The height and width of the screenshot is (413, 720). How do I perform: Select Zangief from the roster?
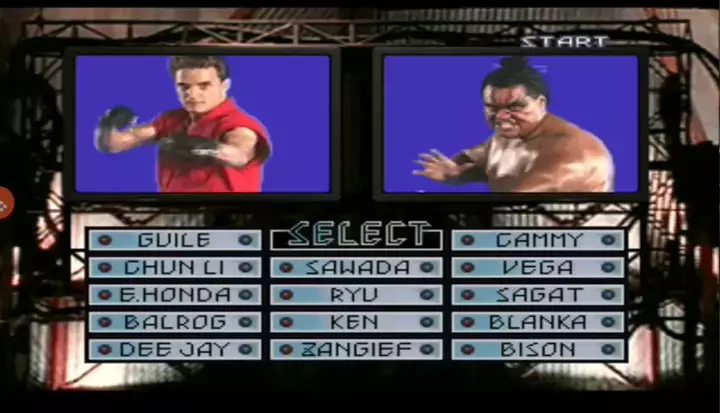click(357, 350)
